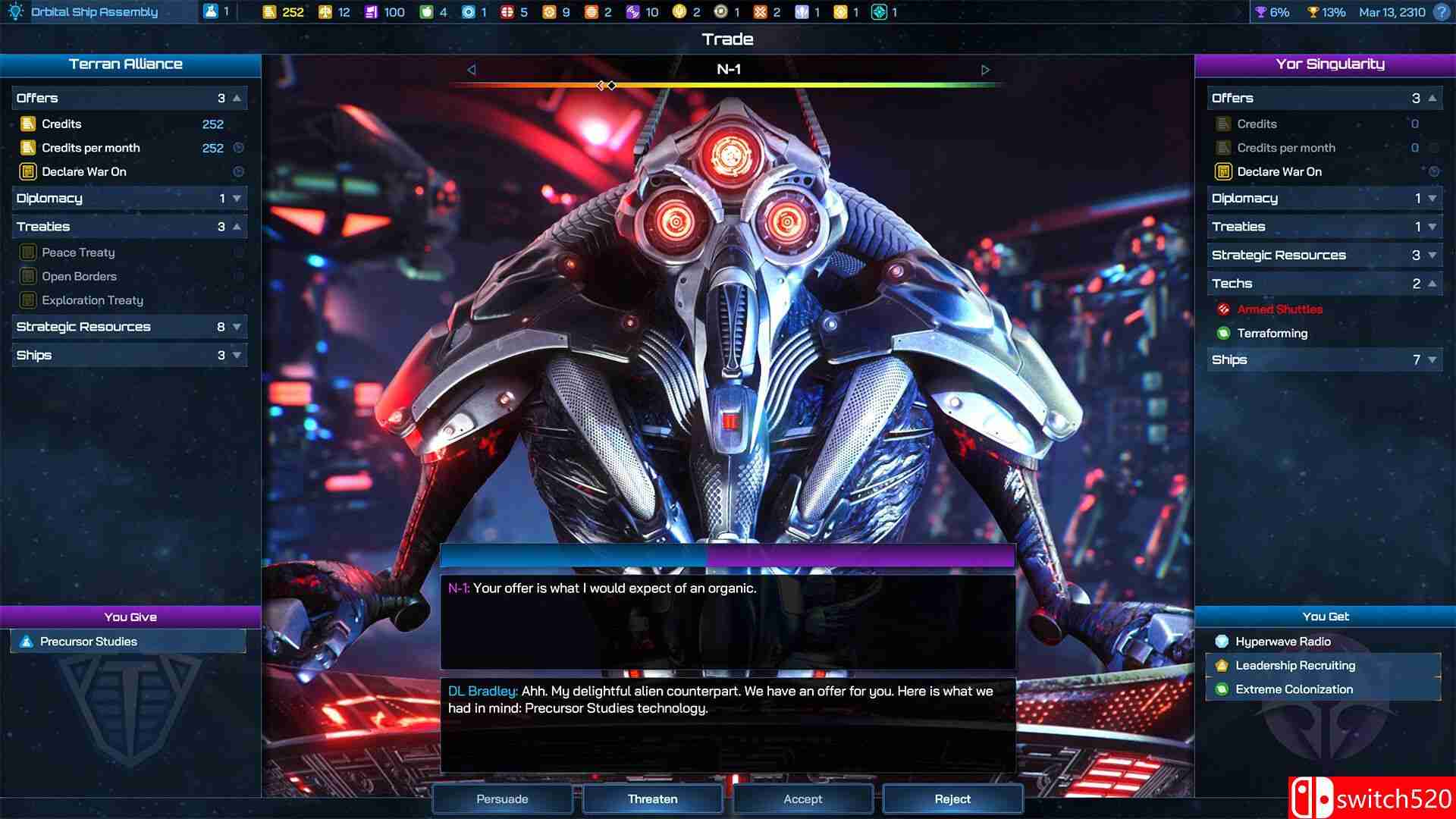Click the Extreme Colonization icon
This screenshot has height=819, width=1456.
click(x=1222, y=689)
